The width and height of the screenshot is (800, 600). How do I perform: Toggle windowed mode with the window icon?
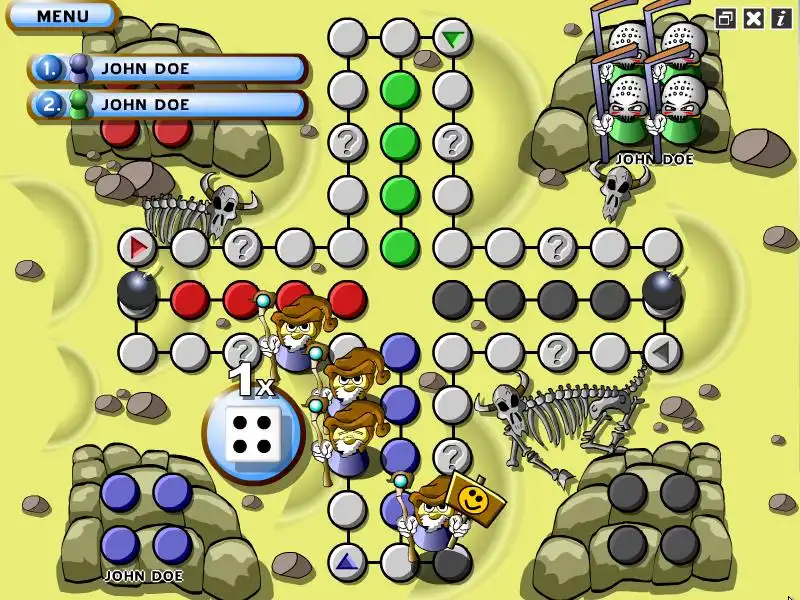coord(727,18)
